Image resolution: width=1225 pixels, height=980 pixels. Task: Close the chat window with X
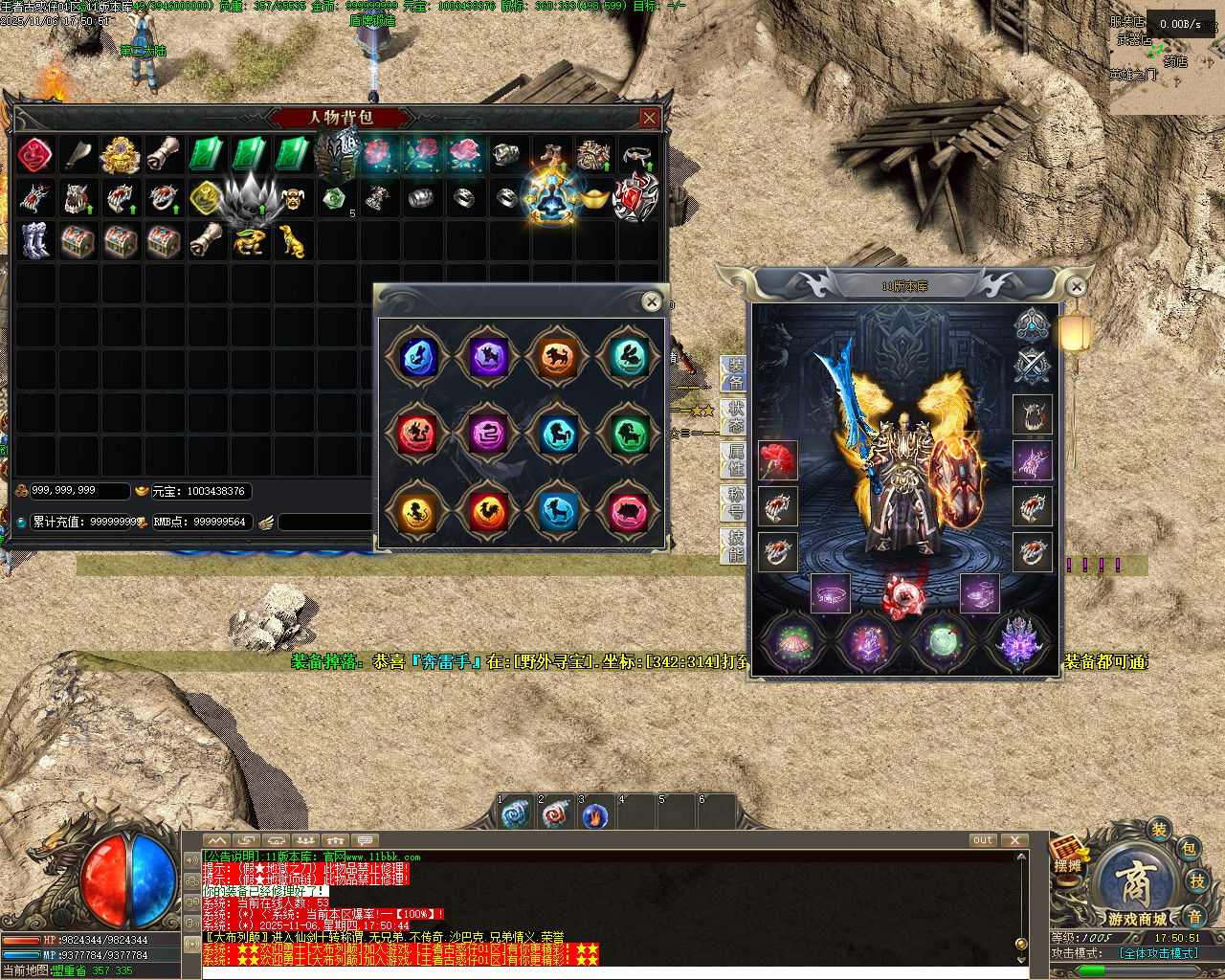(x=1014, y=840)
